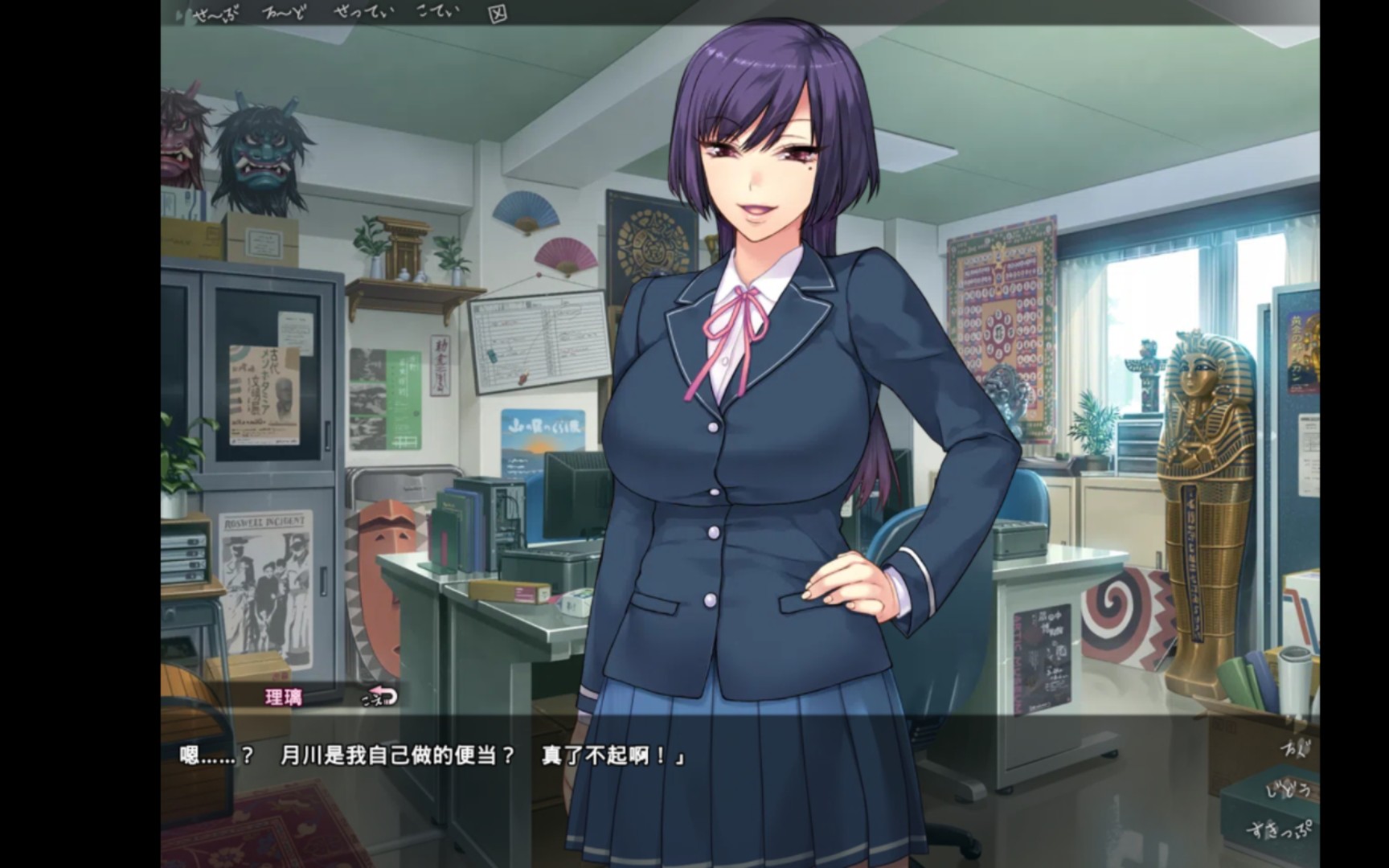
Task: Replay Riri's voice with the こえ arrow icon
Action: (x=379, y=697)
